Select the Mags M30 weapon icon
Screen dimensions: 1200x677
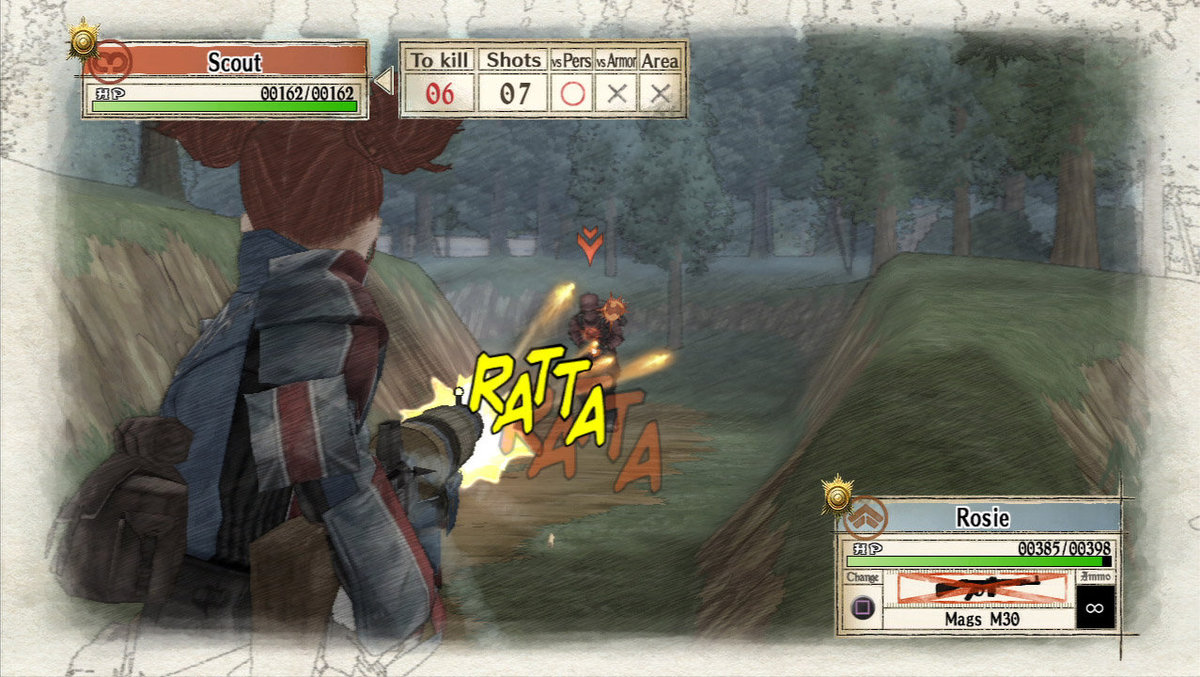coord(980,589)
